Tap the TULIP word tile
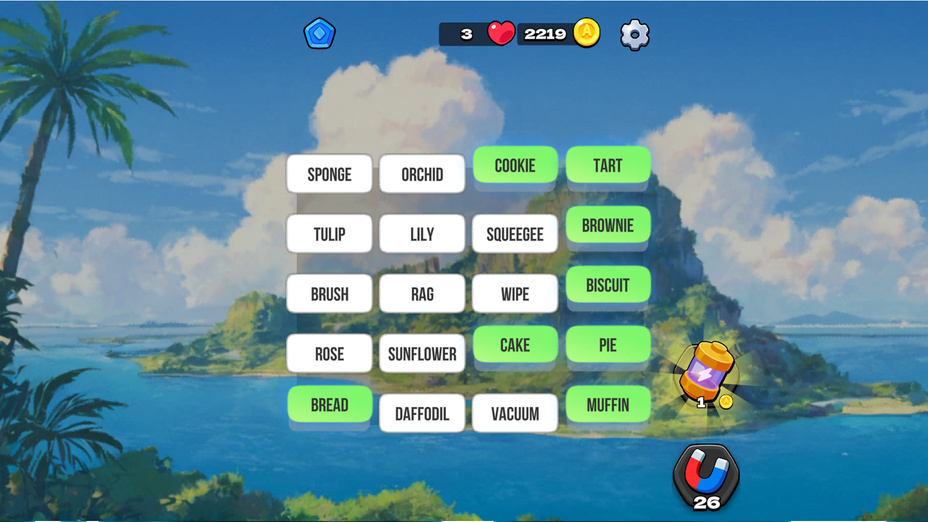The height and width of the screenshot is (522, 928). (329, 234)
